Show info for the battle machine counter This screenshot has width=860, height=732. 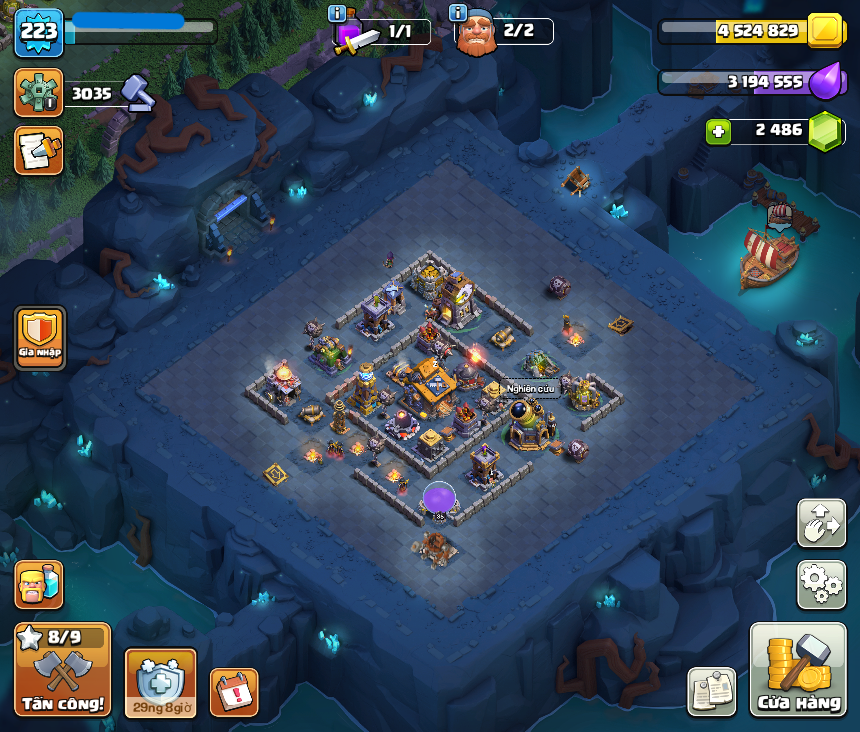337,13
